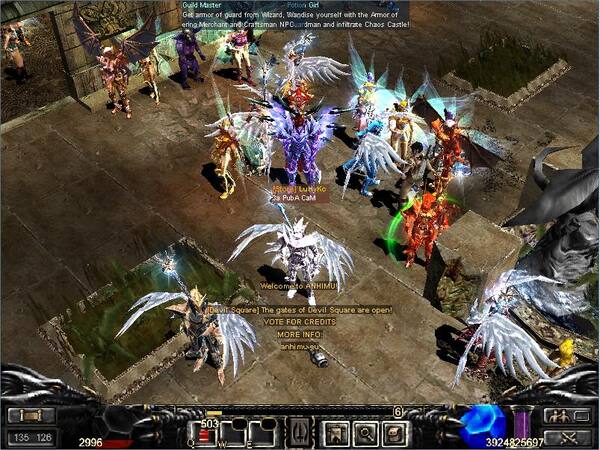Select the active skill slot
The height and width of the screenshot is (450, 600).
pos(297,433)
